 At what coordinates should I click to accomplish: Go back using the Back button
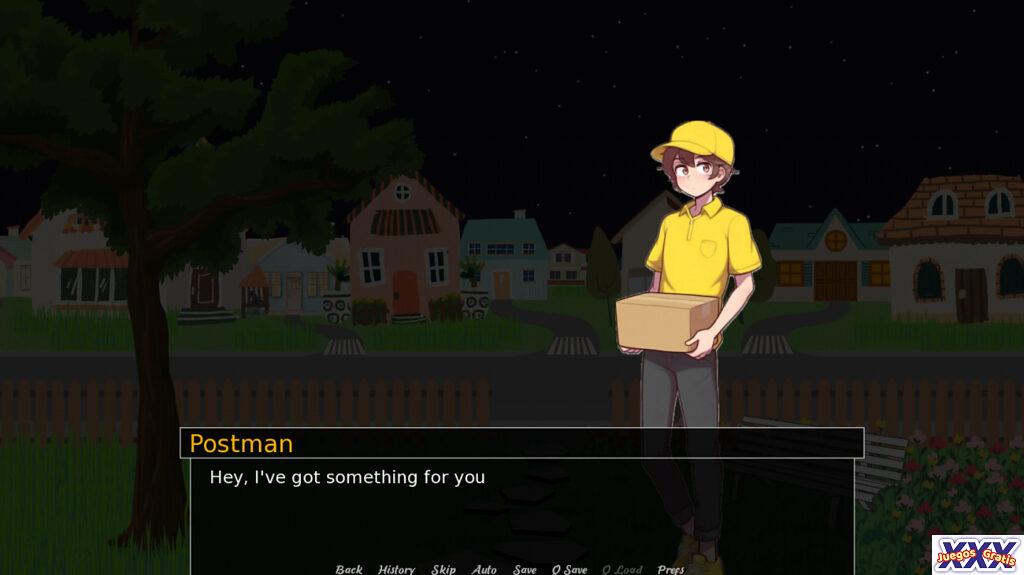coord(349,569)
